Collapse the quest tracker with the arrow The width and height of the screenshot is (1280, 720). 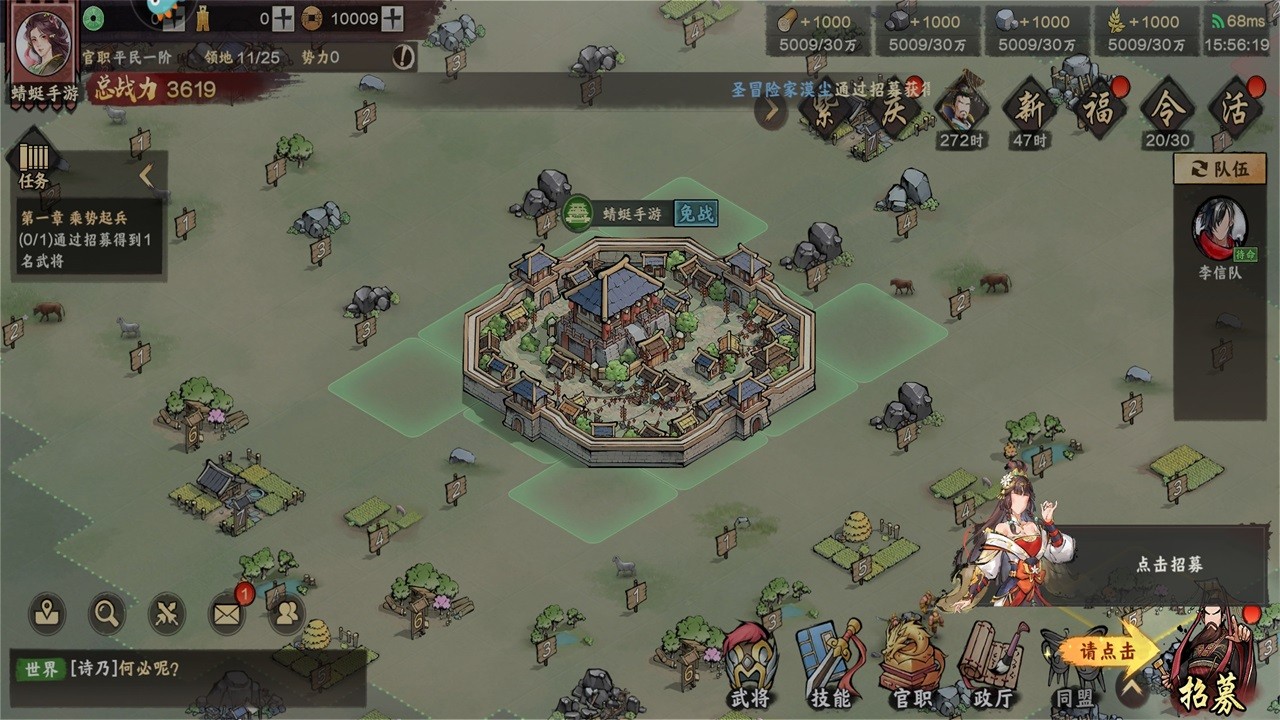tap(146, 176)
